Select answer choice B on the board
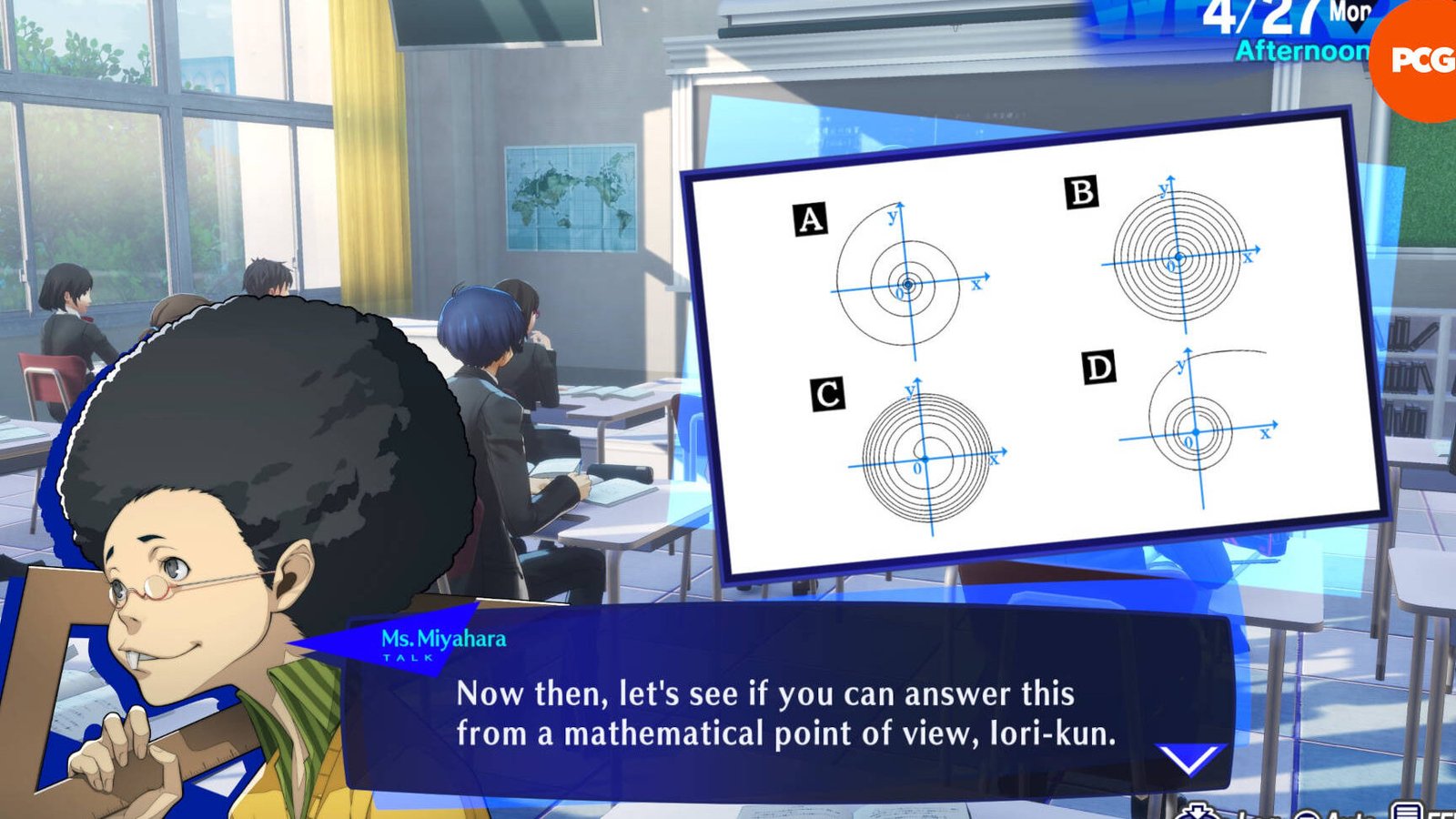The width and height of the screenshot is (1456, 819). click(x=1081, y=192)
